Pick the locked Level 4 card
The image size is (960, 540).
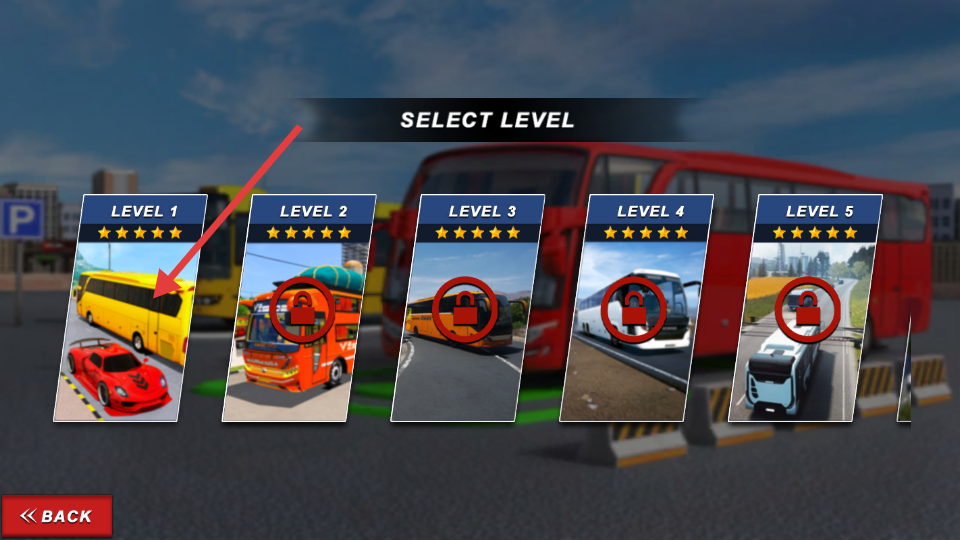click(636, 310)
